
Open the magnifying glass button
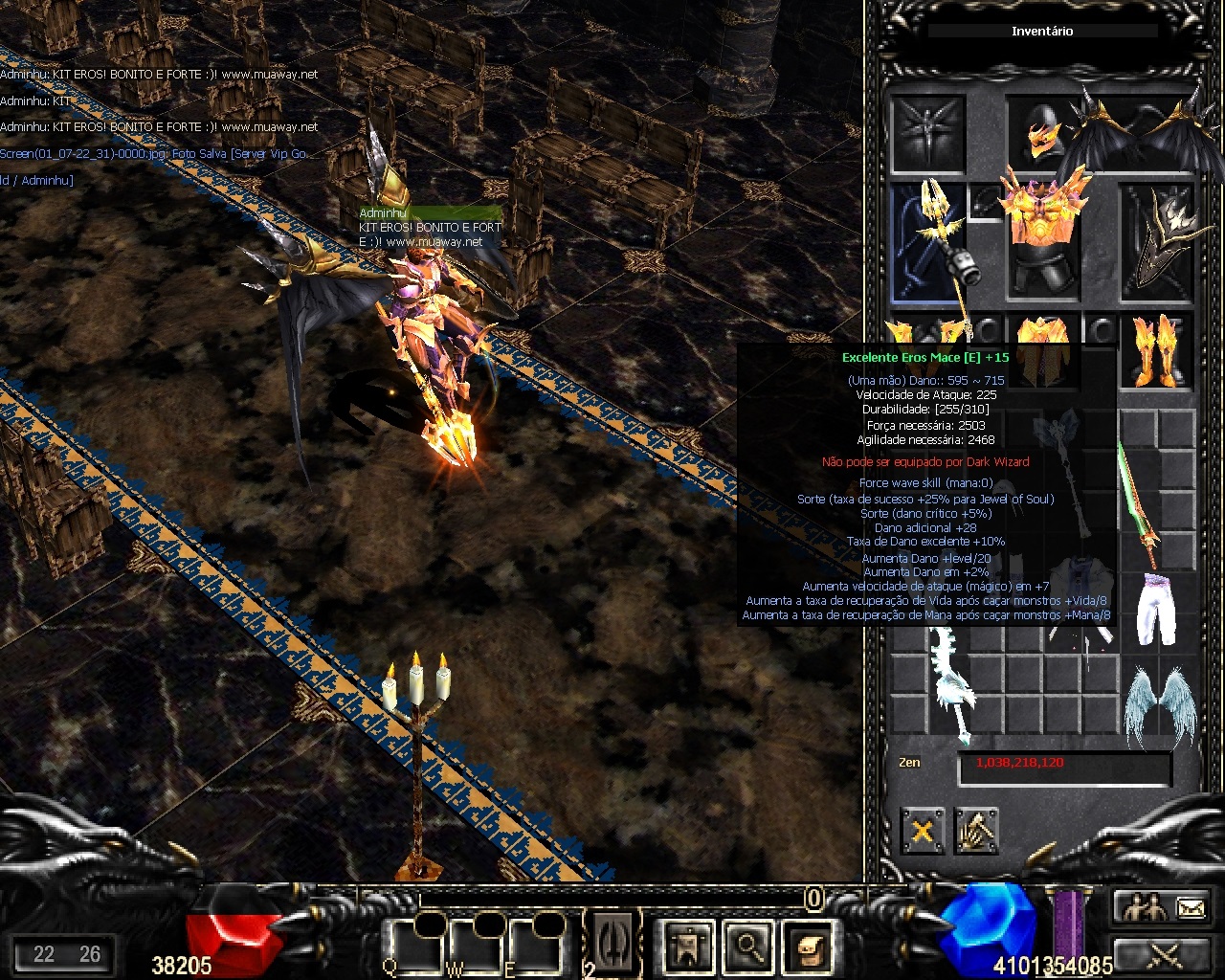coord(747,946)
